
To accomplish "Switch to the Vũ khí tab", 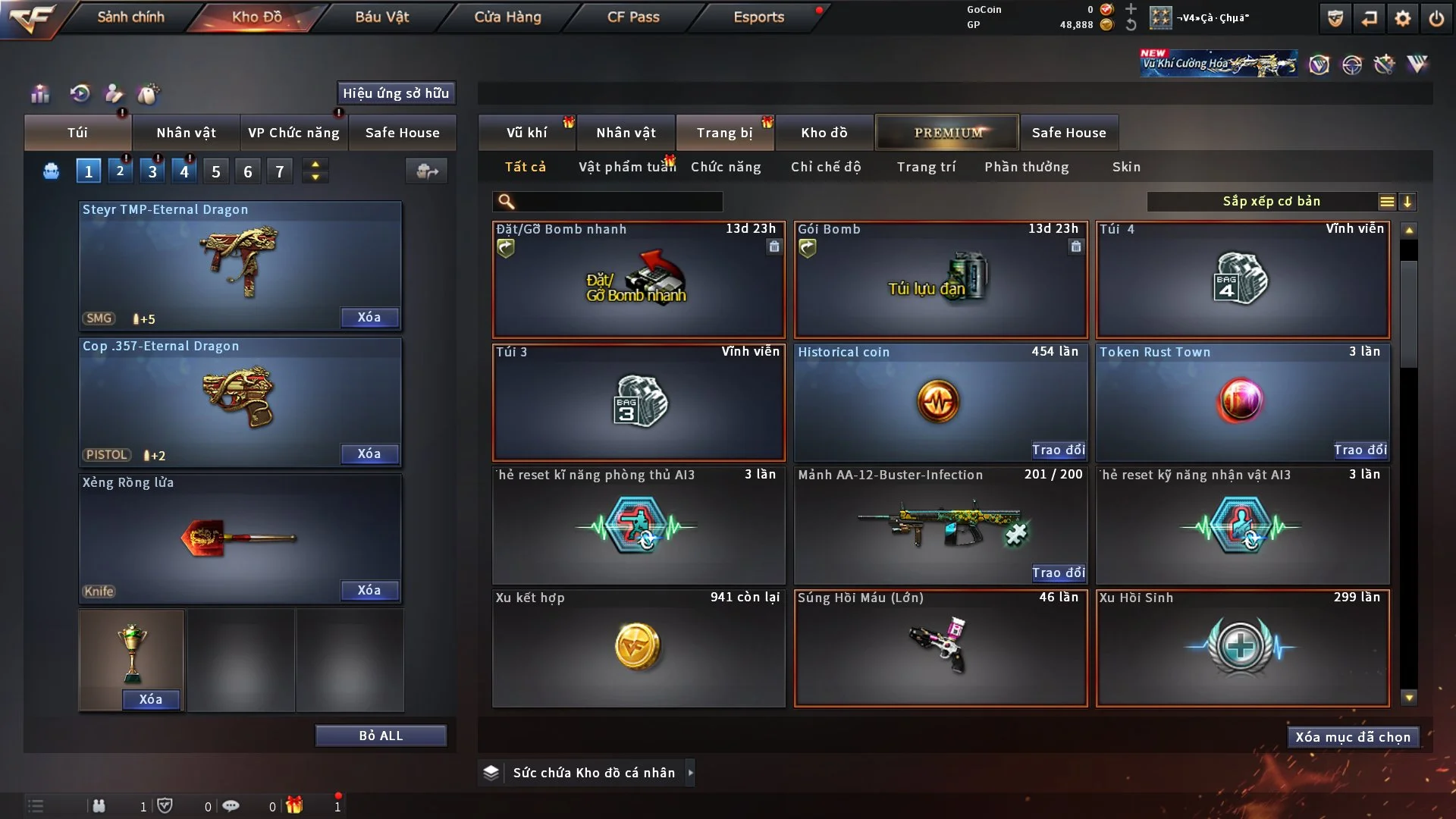I will 526,133.
